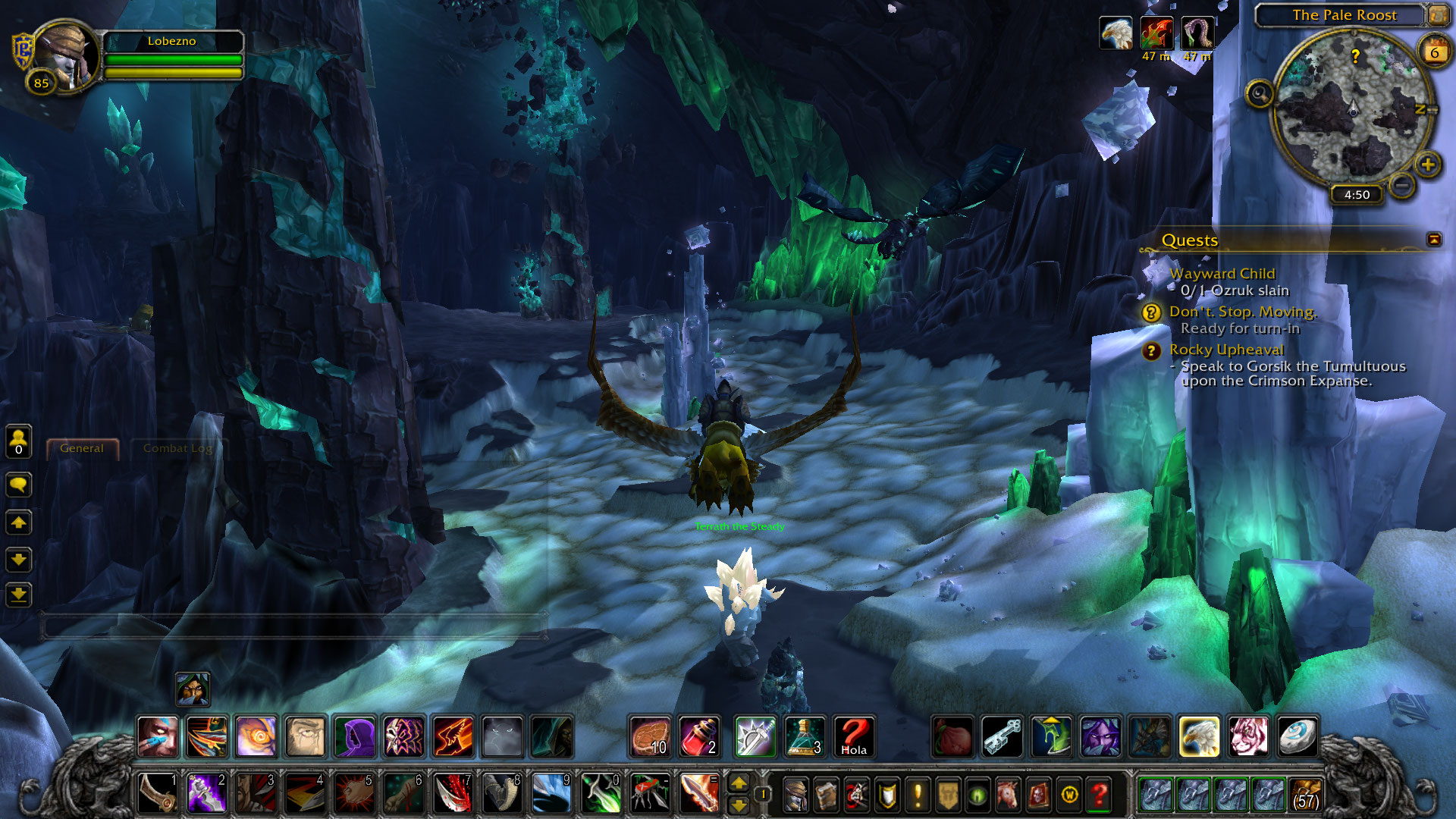
Task: Select the General chat tab
Action: [82, 448]
